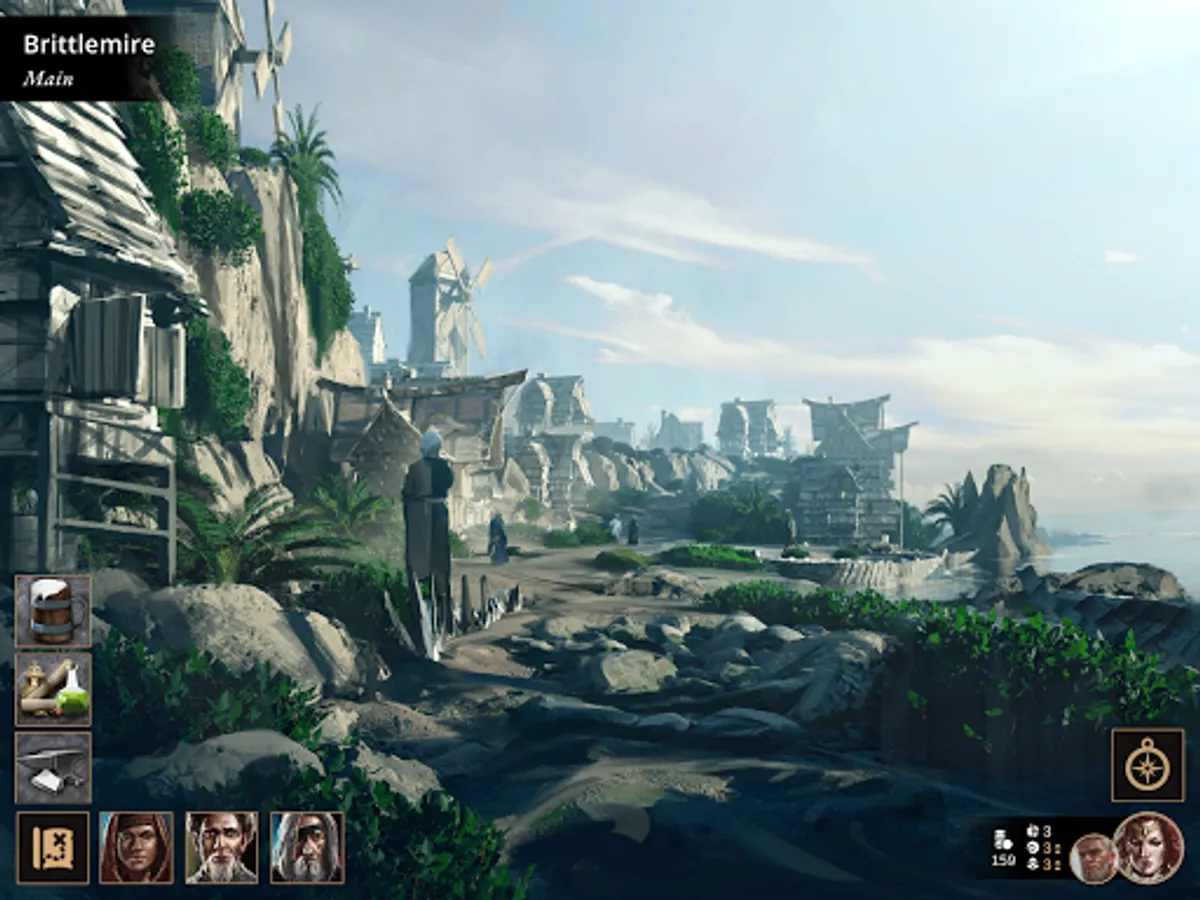Pick the eyepatch grey-haired man portrait
Viewport: 1200px width, 900px height.
pyautogui.click(x=307, y=847)
